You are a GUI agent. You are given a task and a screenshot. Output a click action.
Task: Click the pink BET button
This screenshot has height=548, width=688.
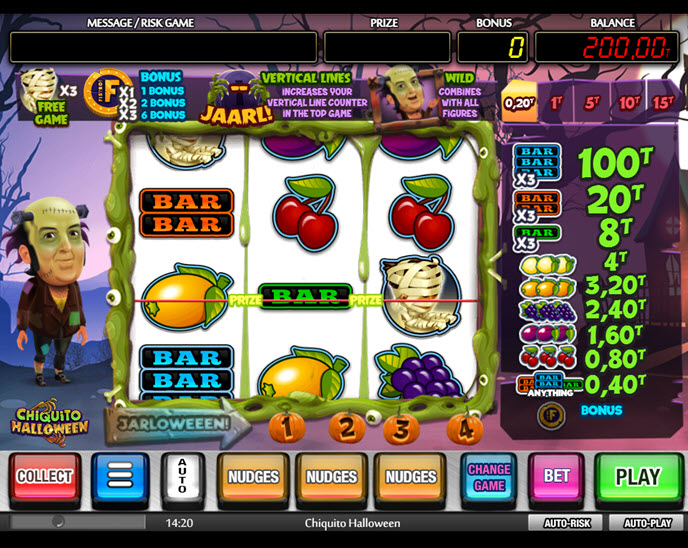[x=557, y=477]
